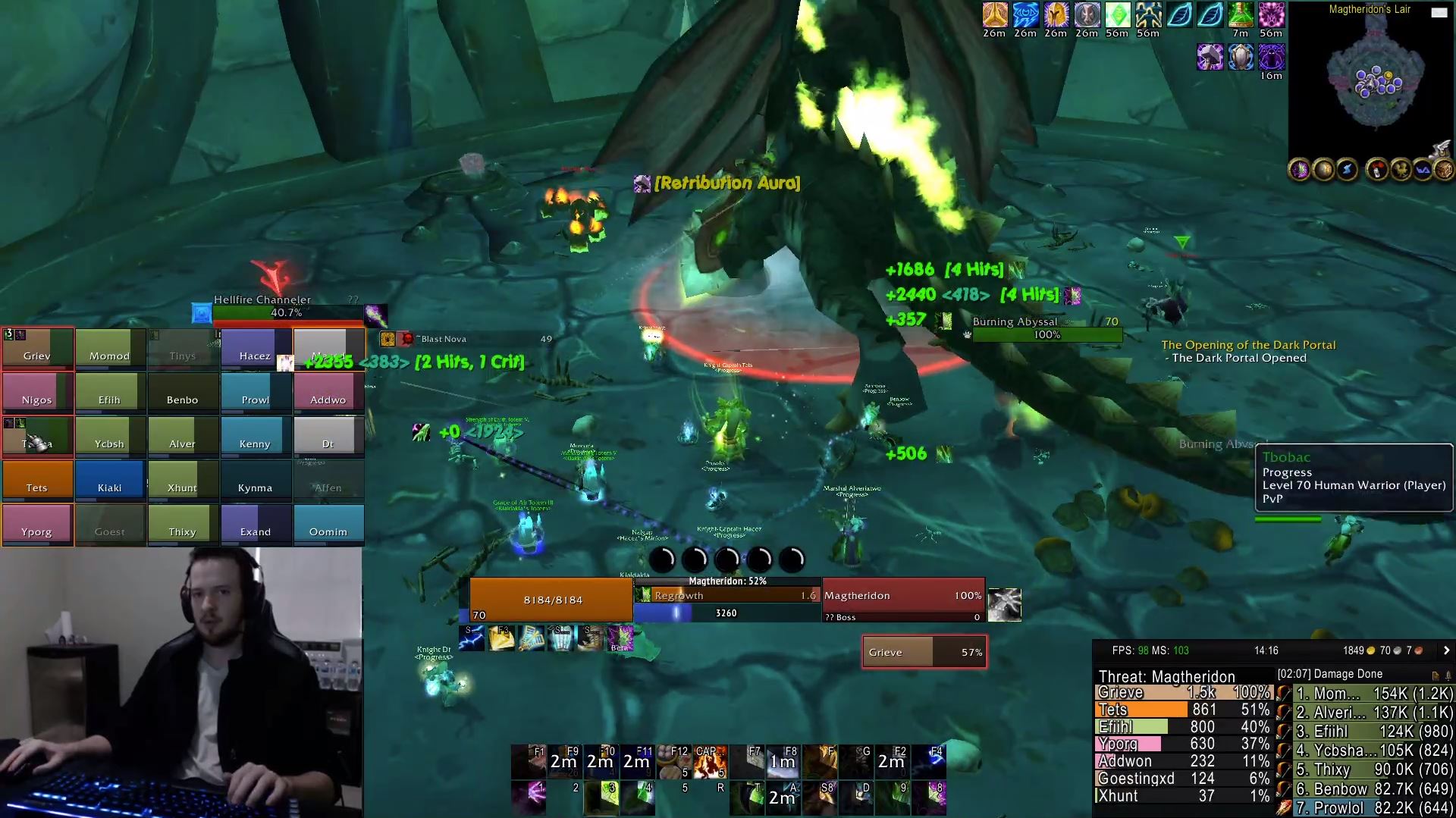Toggle the microphone icon in the Details header
The image size is (1456, 818).
(x=1448, y=675)
